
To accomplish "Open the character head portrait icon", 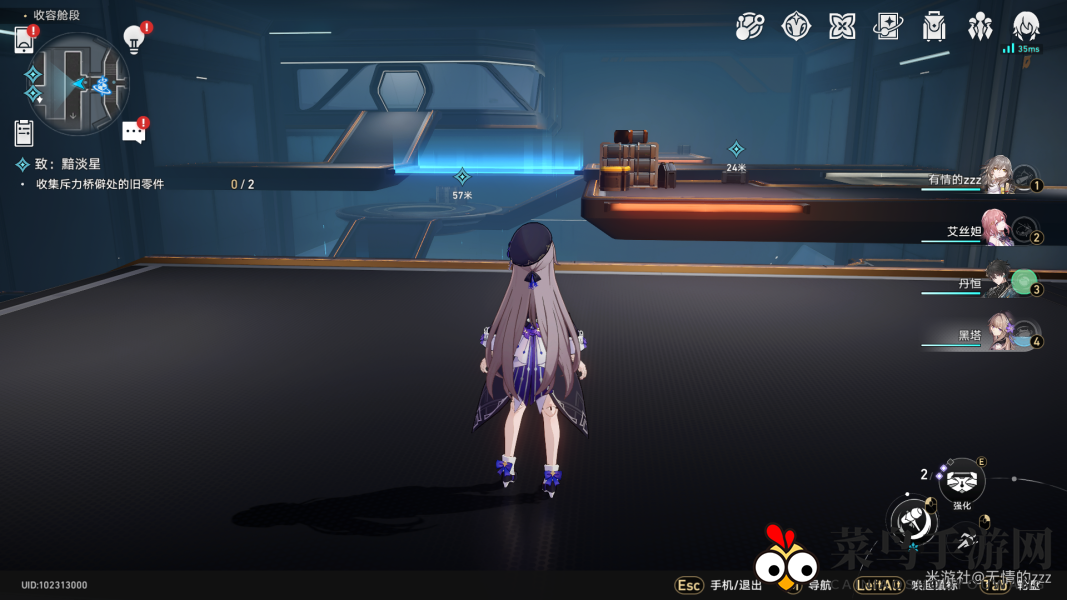I will [1026, 27].
